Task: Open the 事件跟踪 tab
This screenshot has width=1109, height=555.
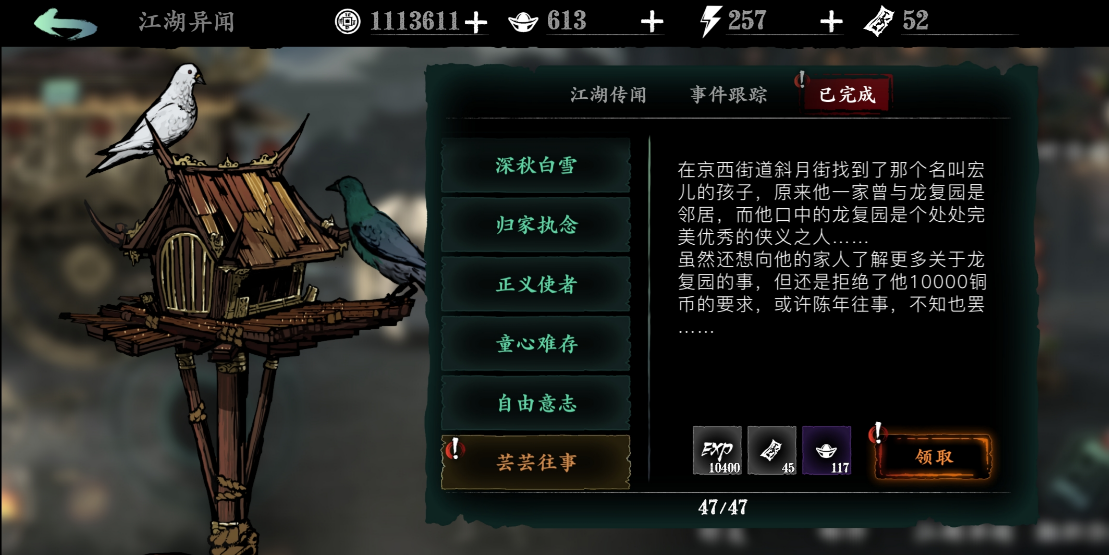Action: (x=728, y=95)
